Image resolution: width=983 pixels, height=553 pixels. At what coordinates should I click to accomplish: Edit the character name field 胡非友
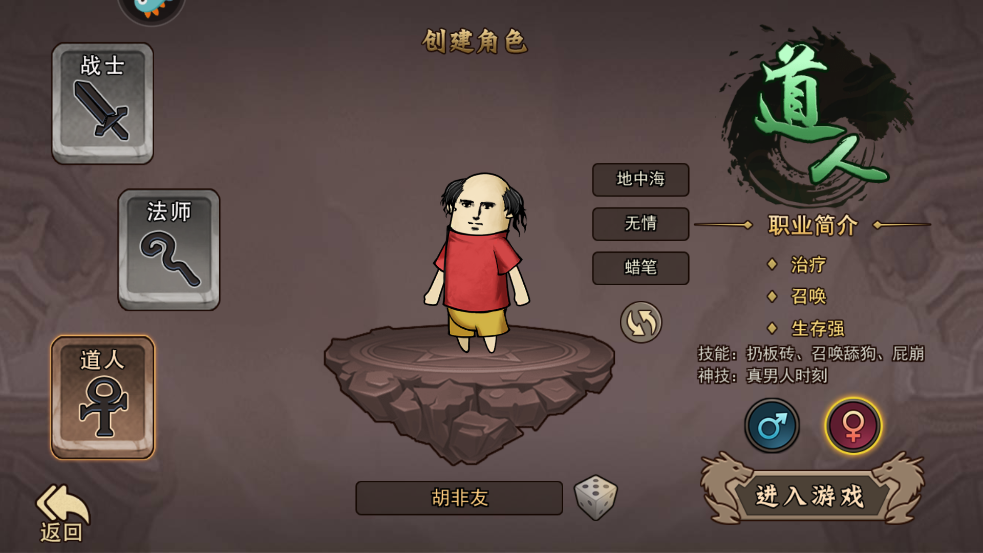[x=459, y=498]
